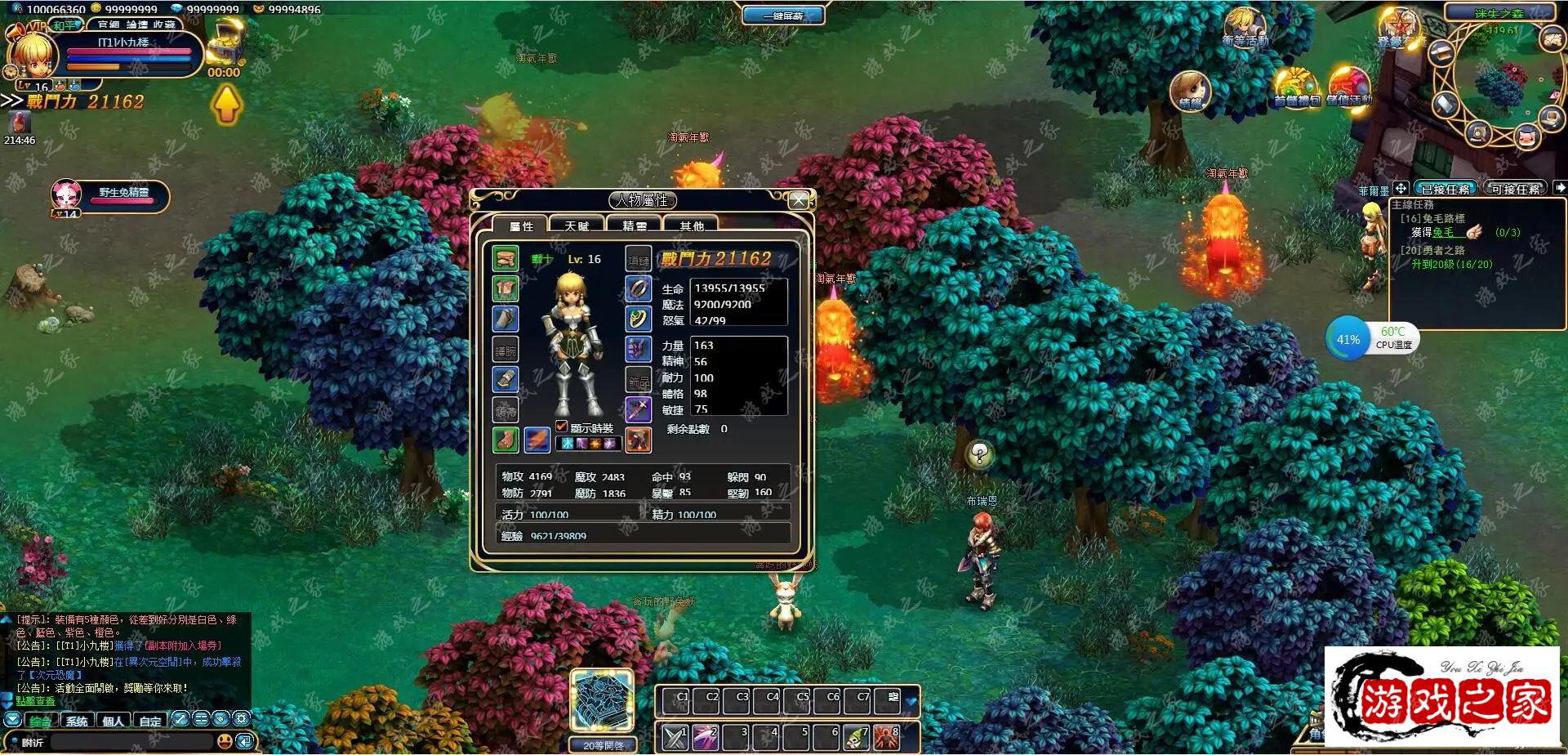
Task: Use the crossed swords skill in slot 1
Action: [675, 737]
